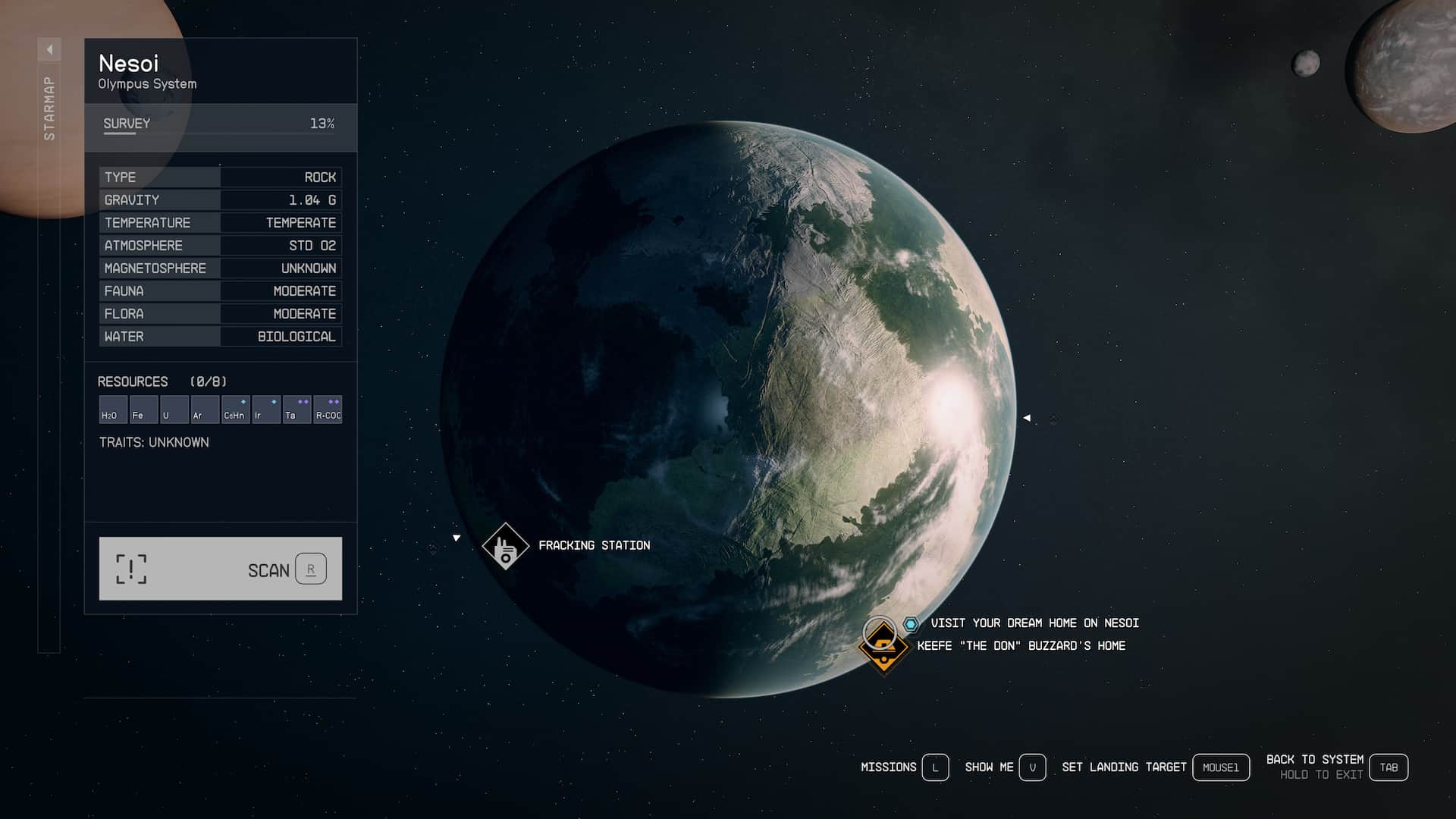Screen dimensions: 1456x819
Task: Expand the left triangle marker near planet edge
Action: click(x=456, y=537)
